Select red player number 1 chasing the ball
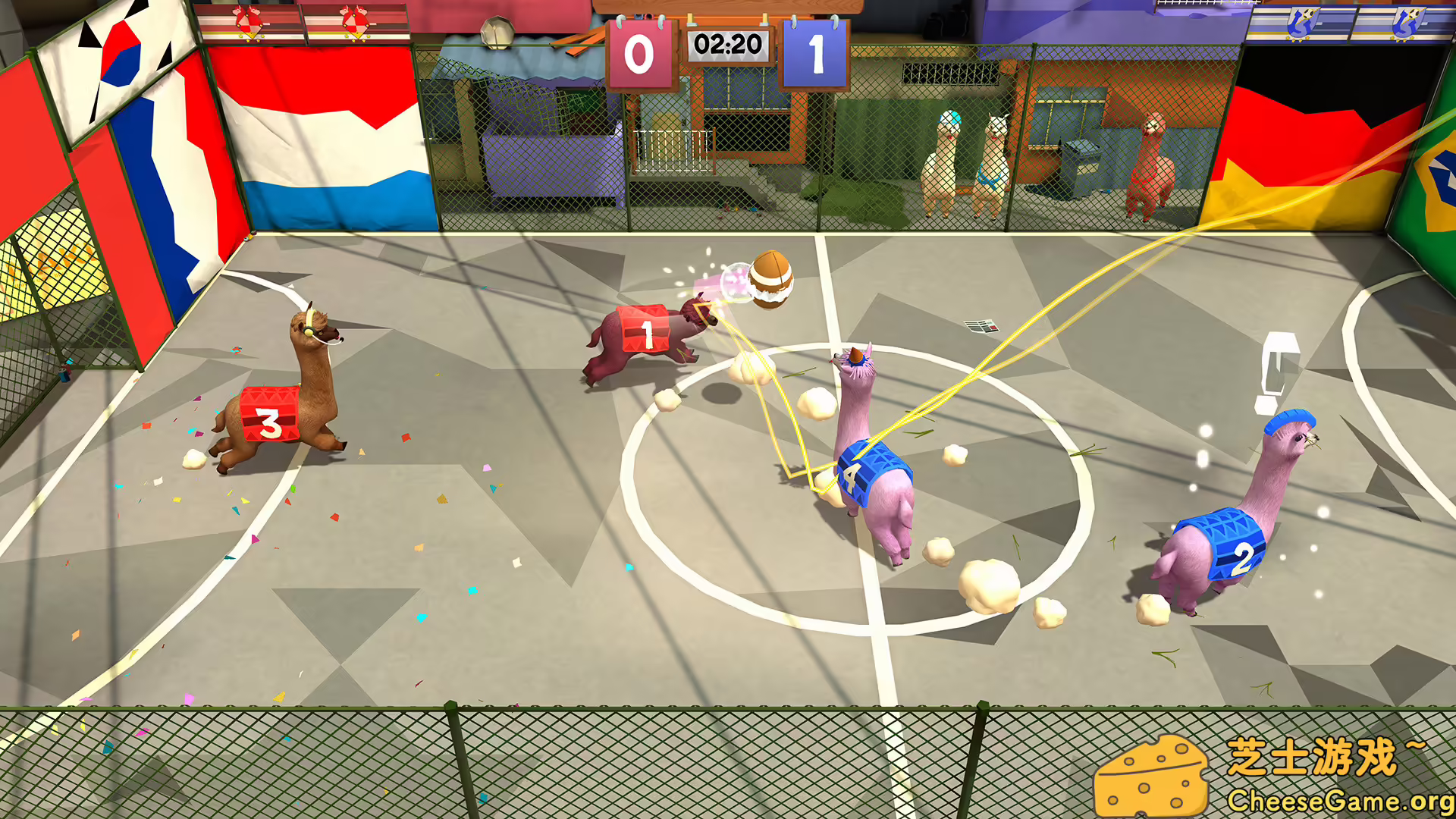This screenshot has width=1456, height=819. click(x=645, y=332)
